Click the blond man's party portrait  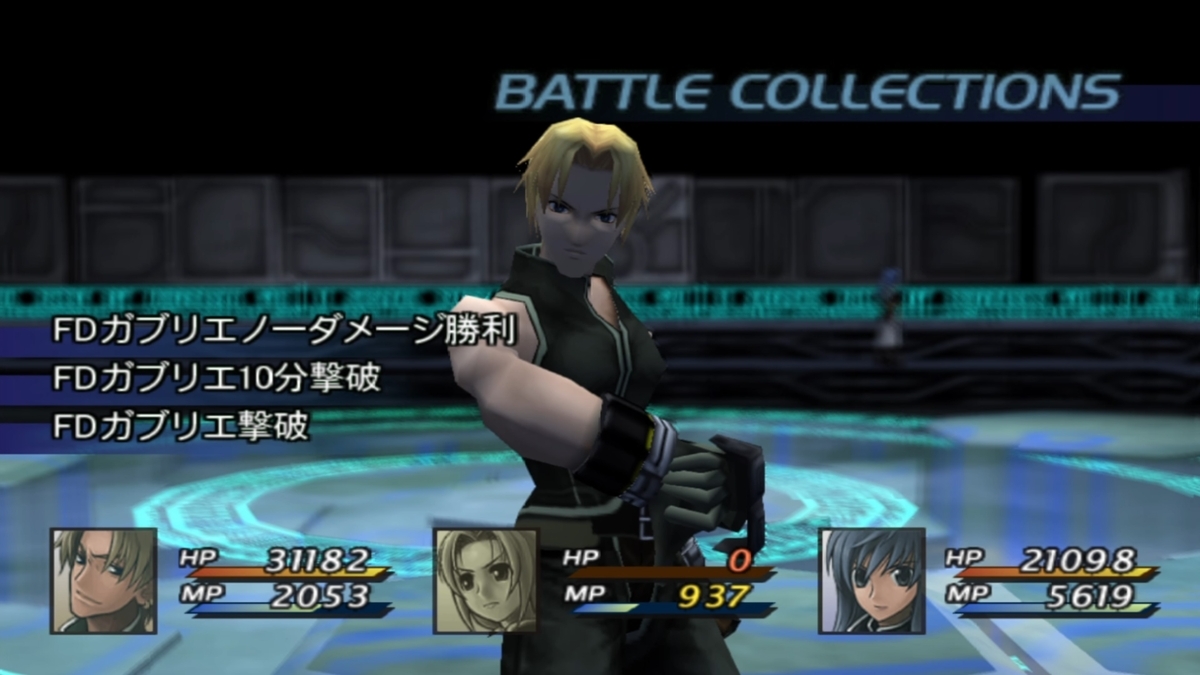point(104,581)
